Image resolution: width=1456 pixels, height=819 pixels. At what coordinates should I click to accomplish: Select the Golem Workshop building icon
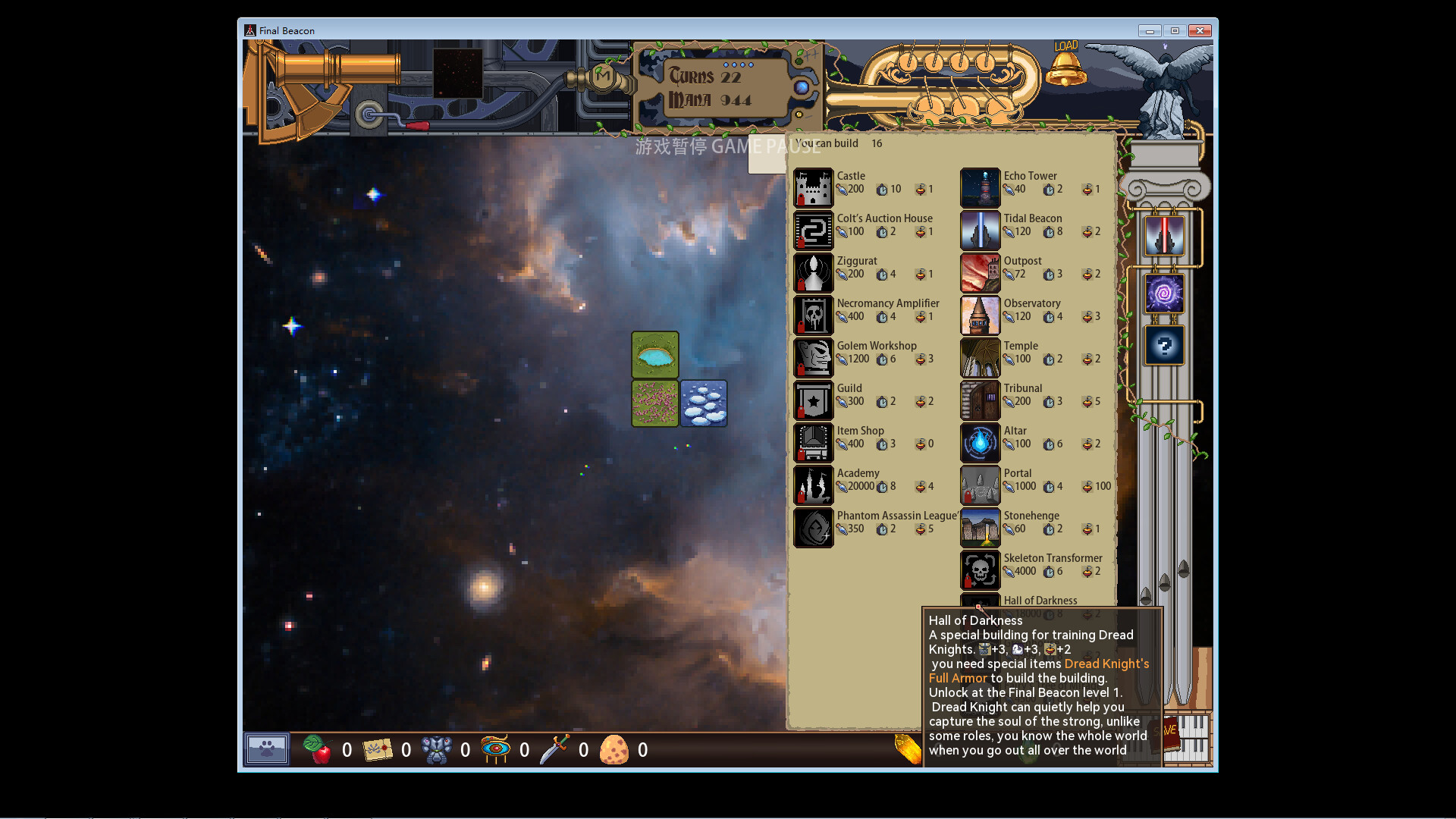tap(813, 358)
